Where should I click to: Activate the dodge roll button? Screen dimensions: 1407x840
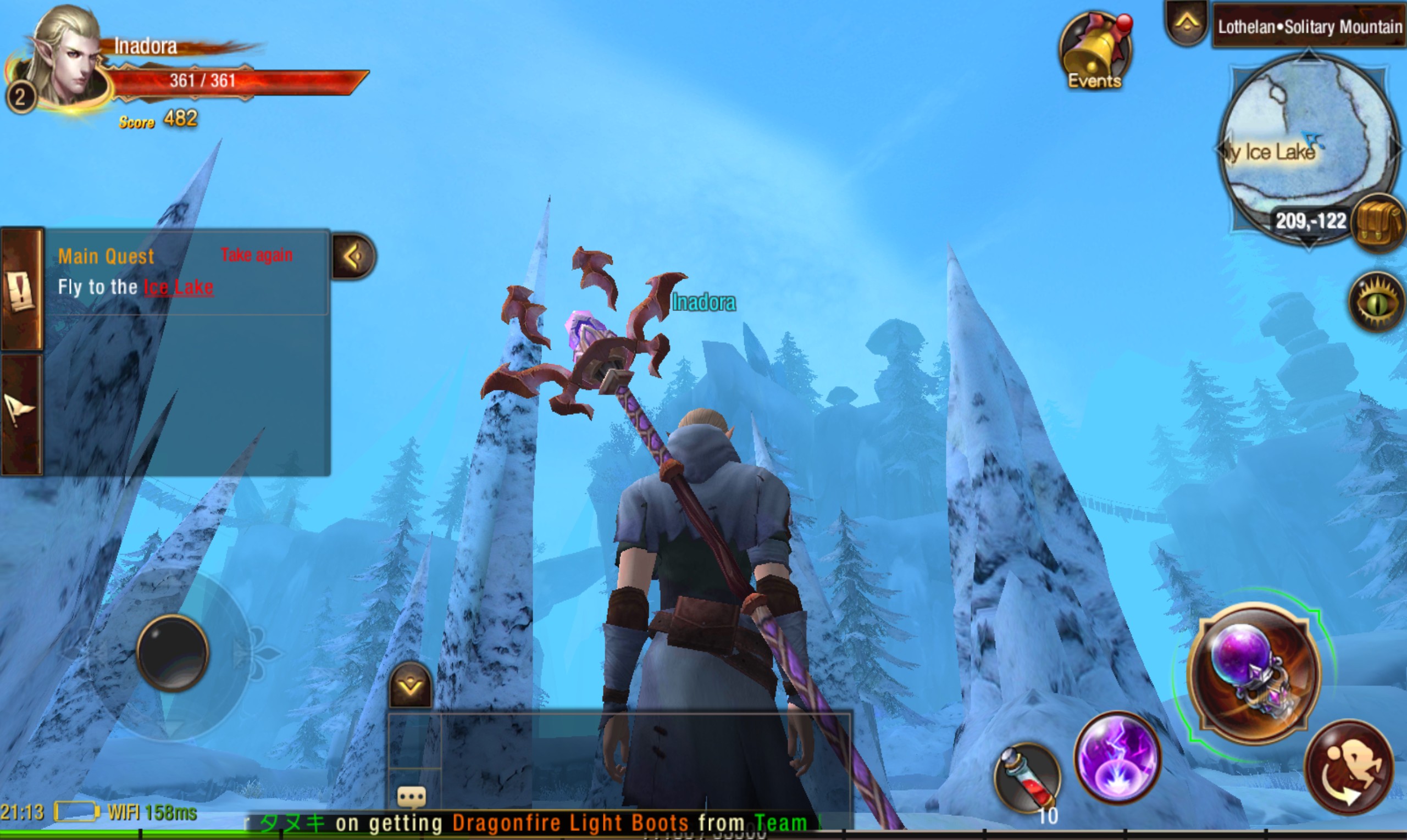(x=1349, y=767)
